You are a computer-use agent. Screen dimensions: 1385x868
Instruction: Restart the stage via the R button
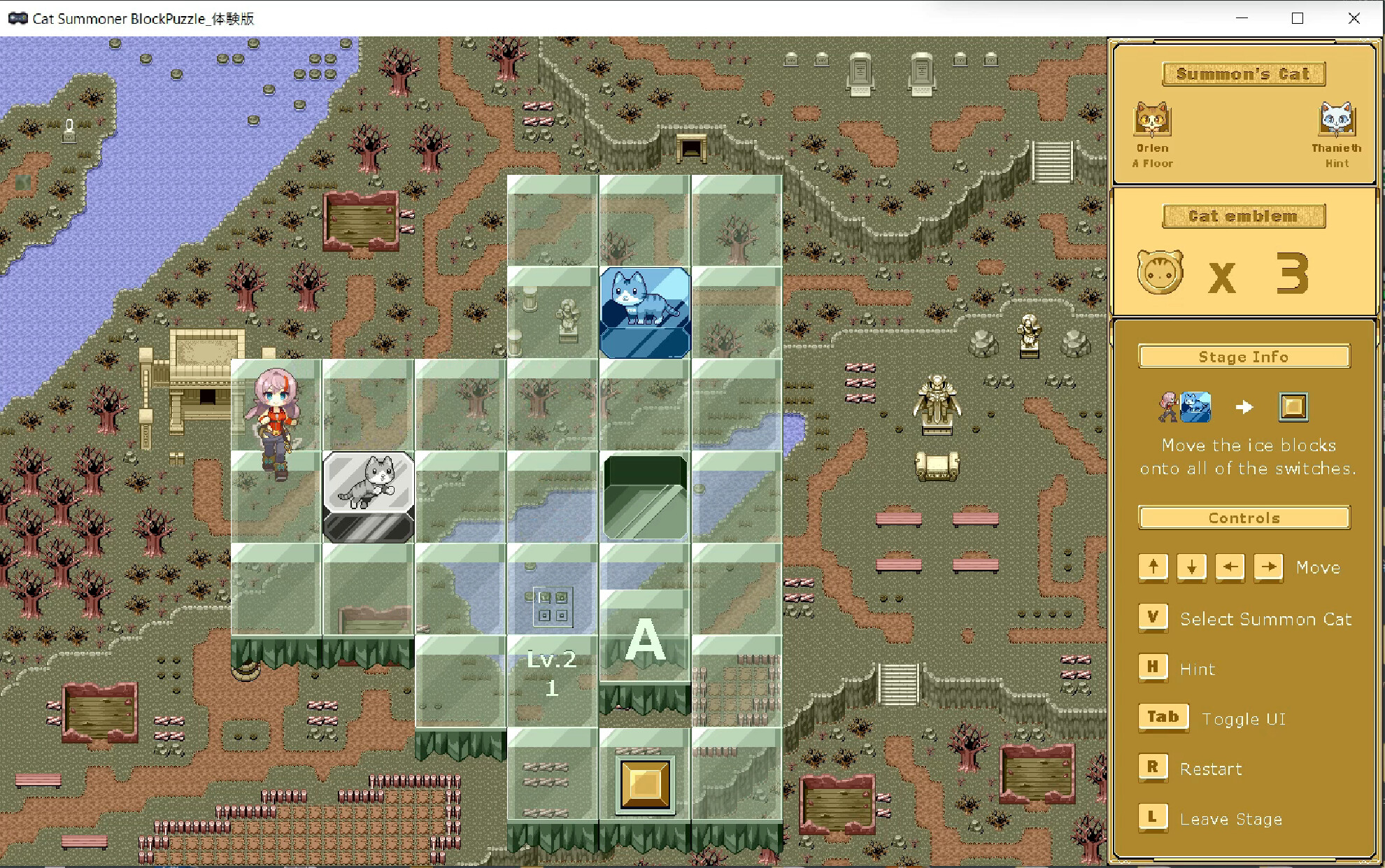(x=1153, y=767)
